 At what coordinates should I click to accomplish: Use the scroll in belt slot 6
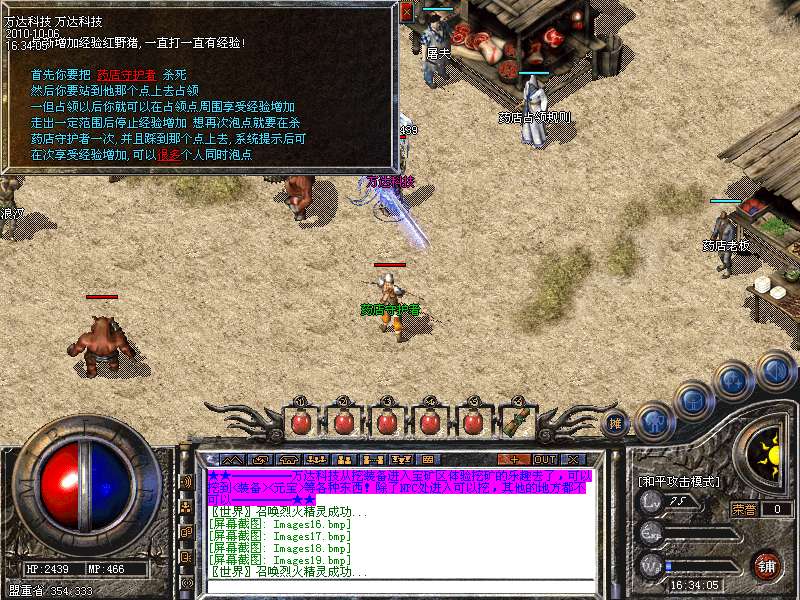click(x=515, y=421)
